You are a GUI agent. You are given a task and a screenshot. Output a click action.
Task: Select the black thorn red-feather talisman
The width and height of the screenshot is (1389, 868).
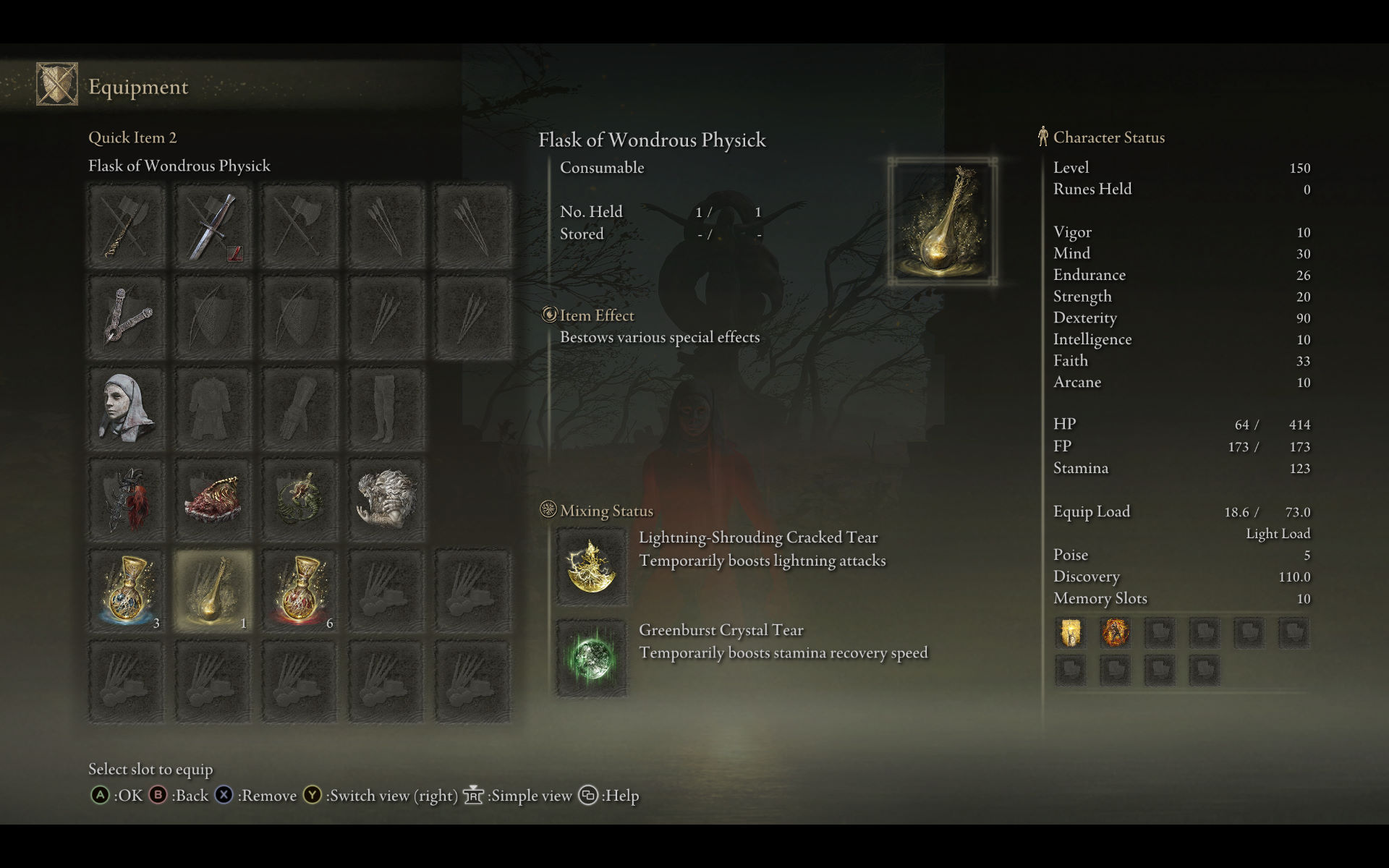(x=127, y=500)
